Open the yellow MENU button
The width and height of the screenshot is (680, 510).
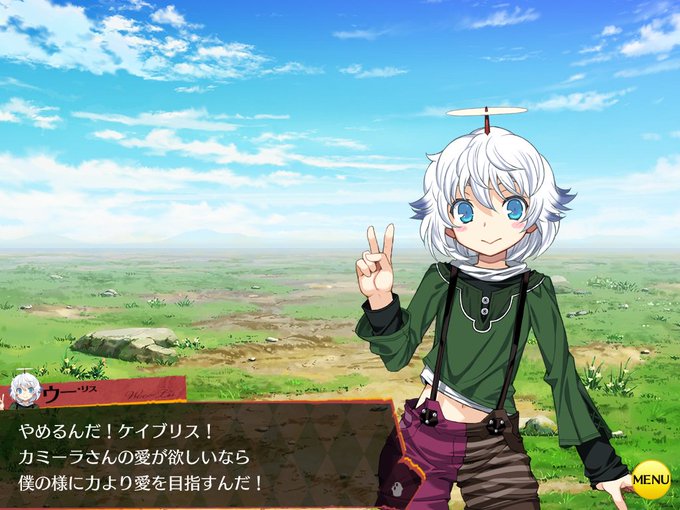(651, 479)
